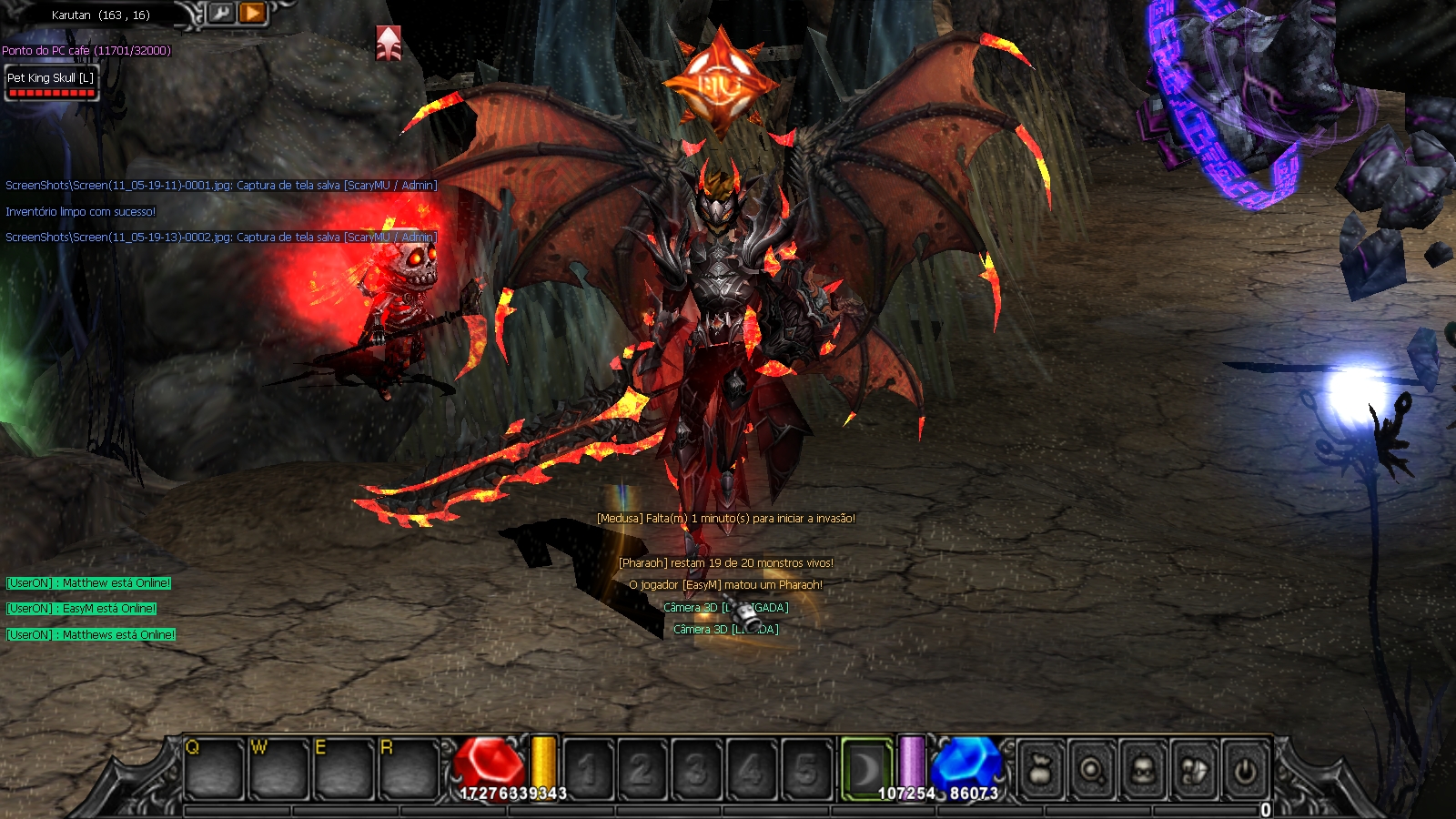1456x819 pixels.
Task: Choose the E hotkey slot
Action: tap(344, 769)
